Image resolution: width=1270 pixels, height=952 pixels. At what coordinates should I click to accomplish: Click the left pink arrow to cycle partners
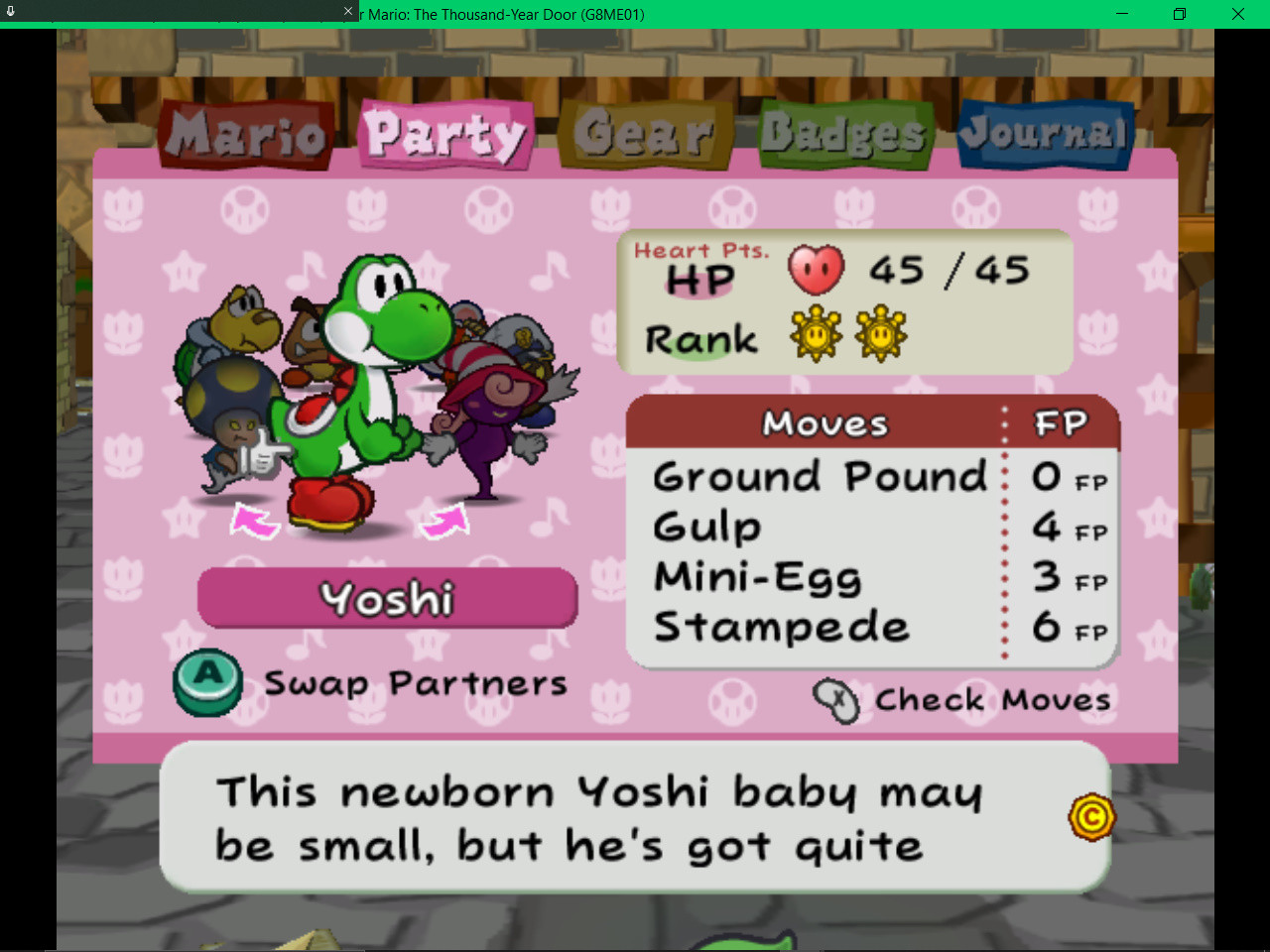pyautogui.click(x=255, y=520)
